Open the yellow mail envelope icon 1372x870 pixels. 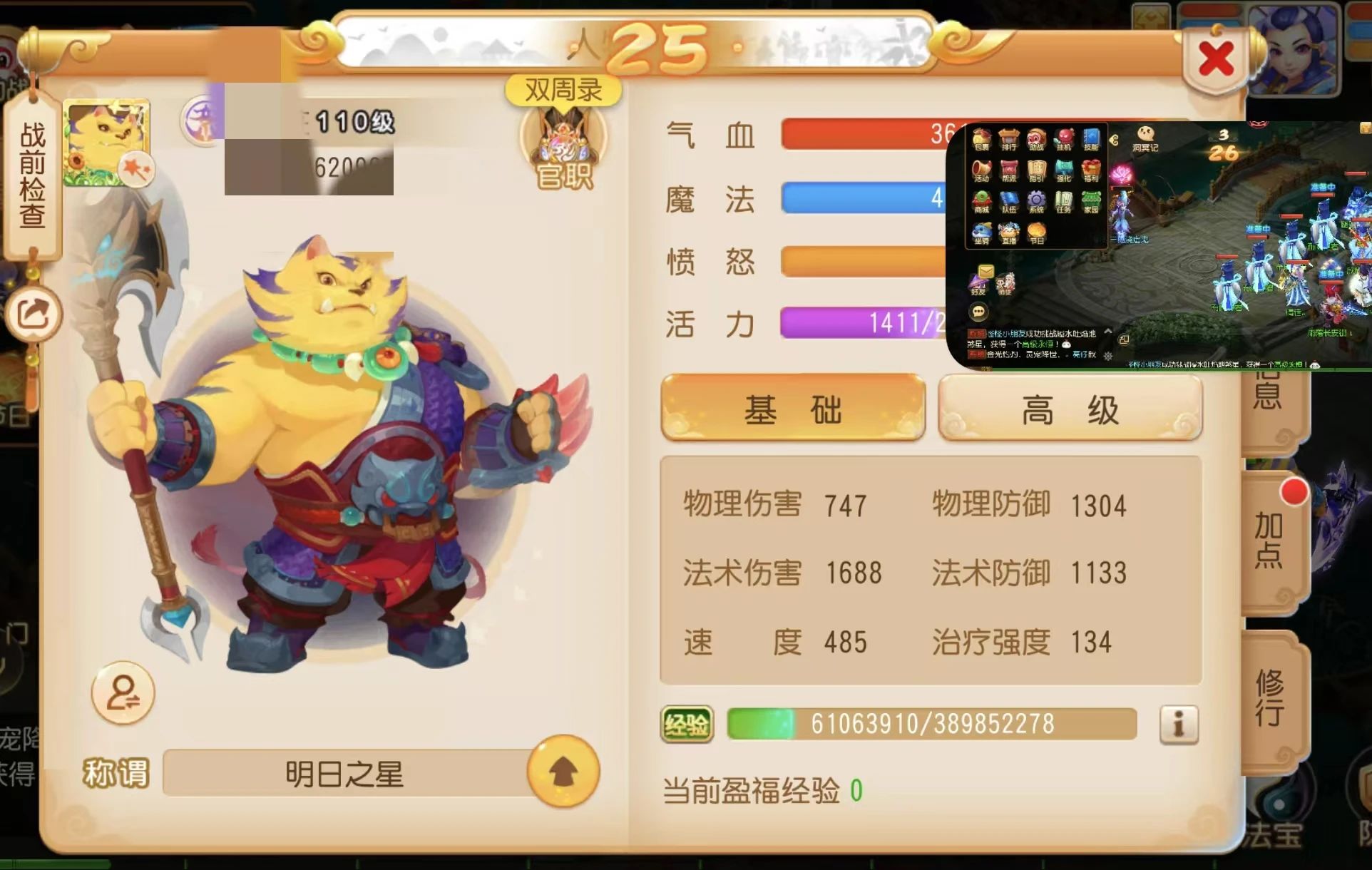(986, 270)
